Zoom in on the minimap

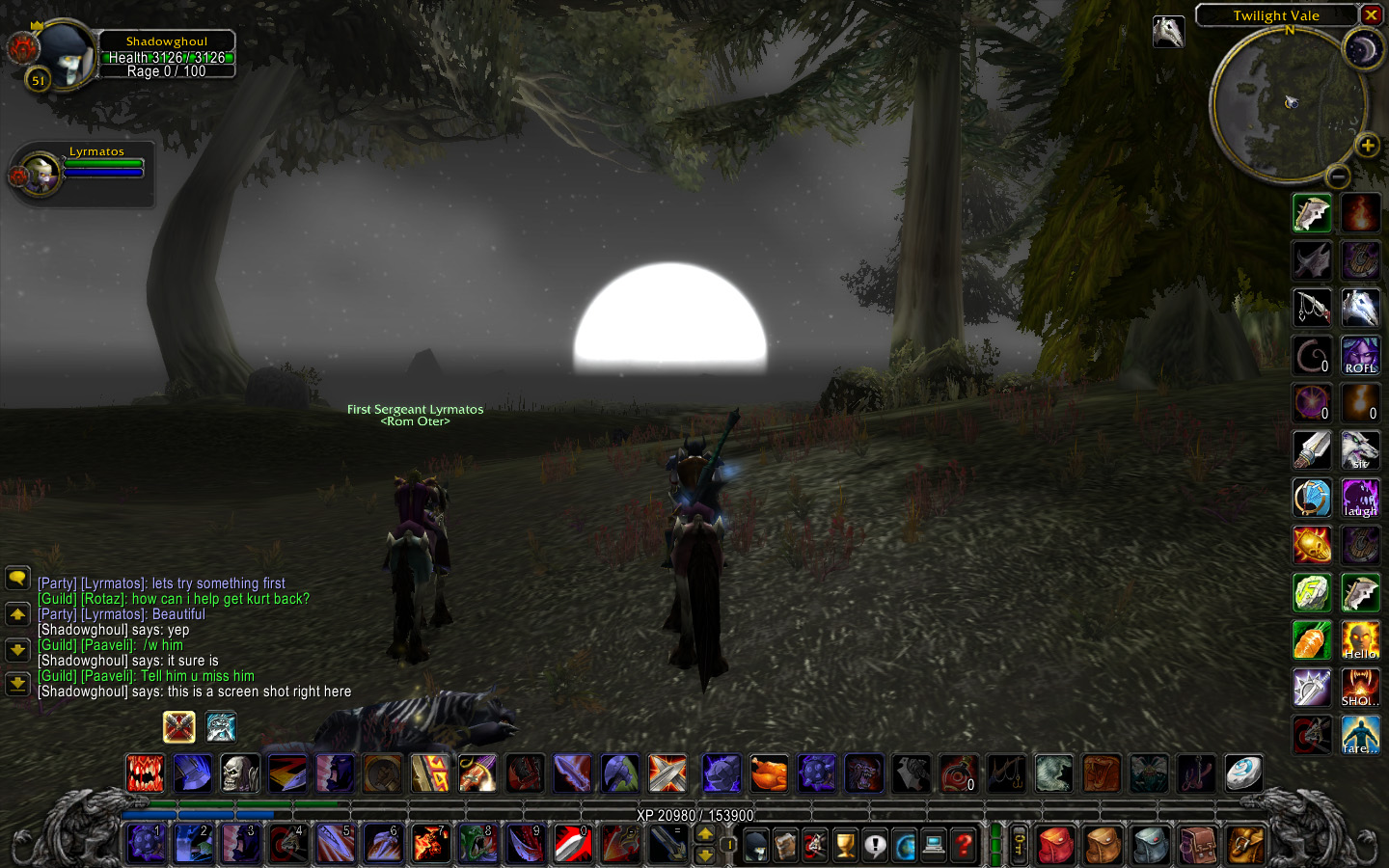click(x=1367, y=146)
